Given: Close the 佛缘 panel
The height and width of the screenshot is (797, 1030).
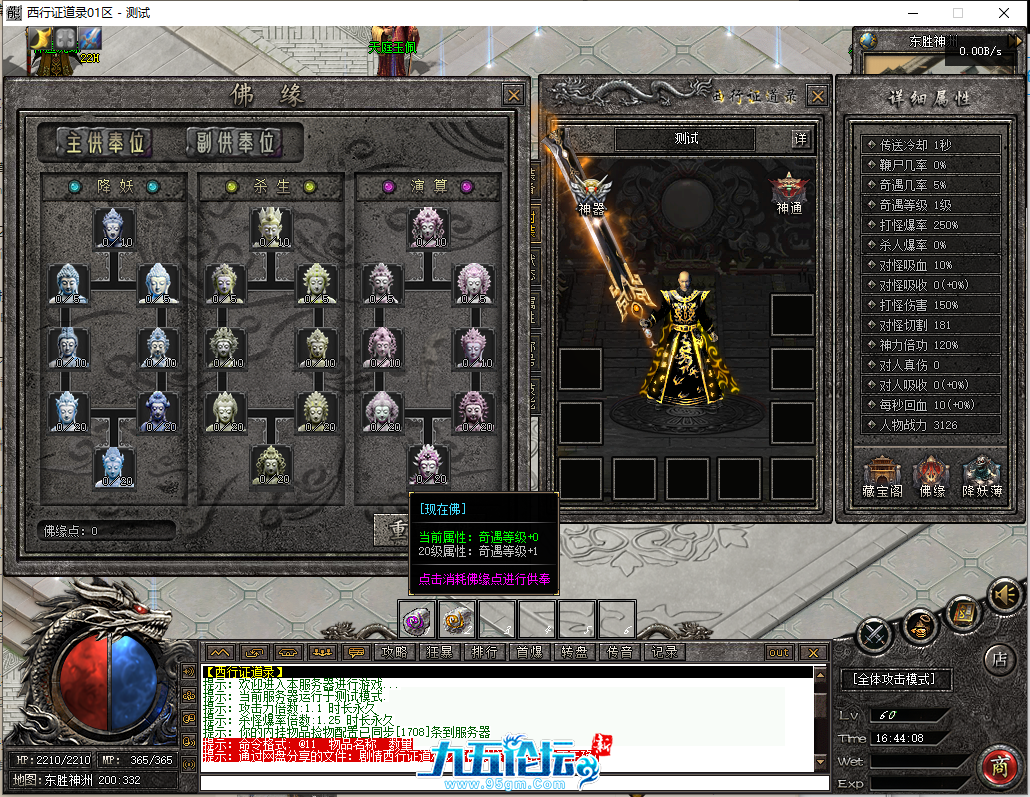Looking at the screenshot, I should pyautogui.click(x=513, y=95).
